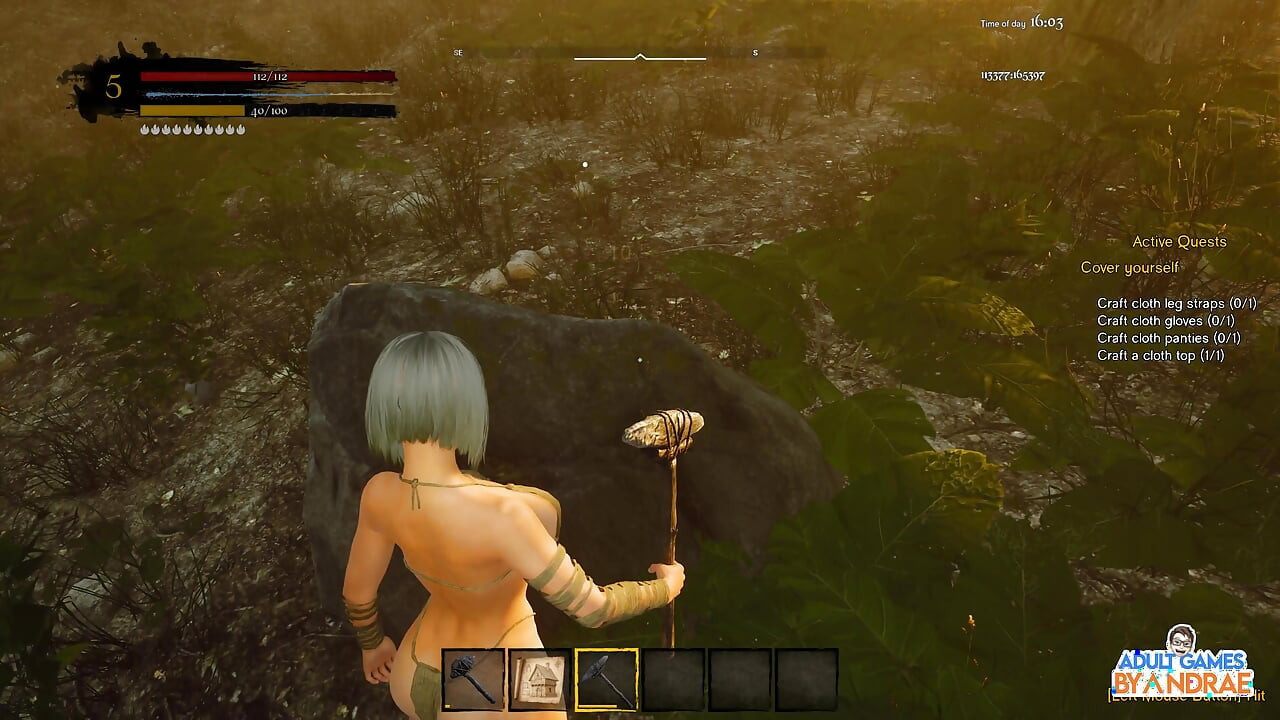The image size is (1280, 720).
Task: Click the Active Quests heading
Action: pos(1178,241)
